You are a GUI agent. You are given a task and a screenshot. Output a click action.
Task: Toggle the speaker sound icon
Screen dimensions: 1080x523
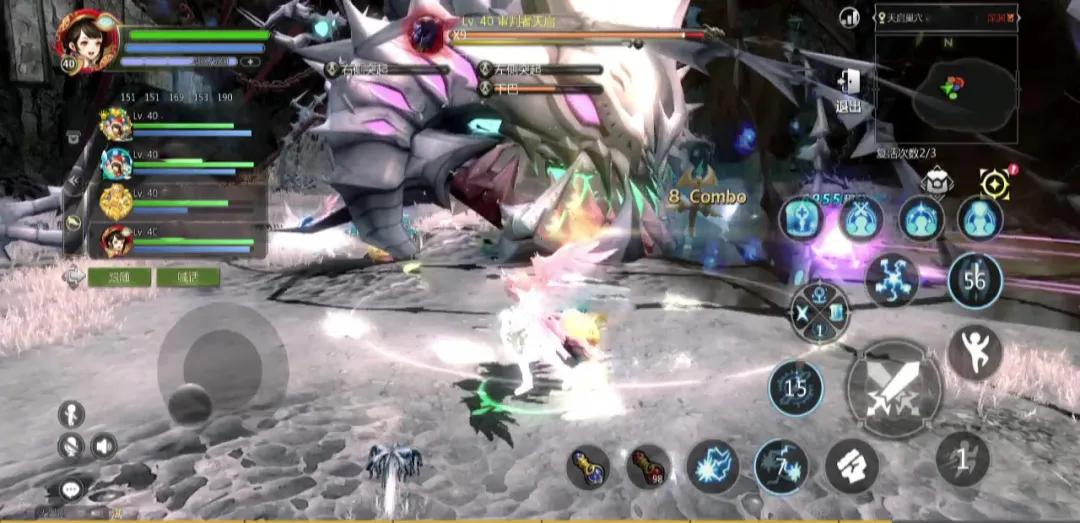pyautogui.click(x=103, y=445)
